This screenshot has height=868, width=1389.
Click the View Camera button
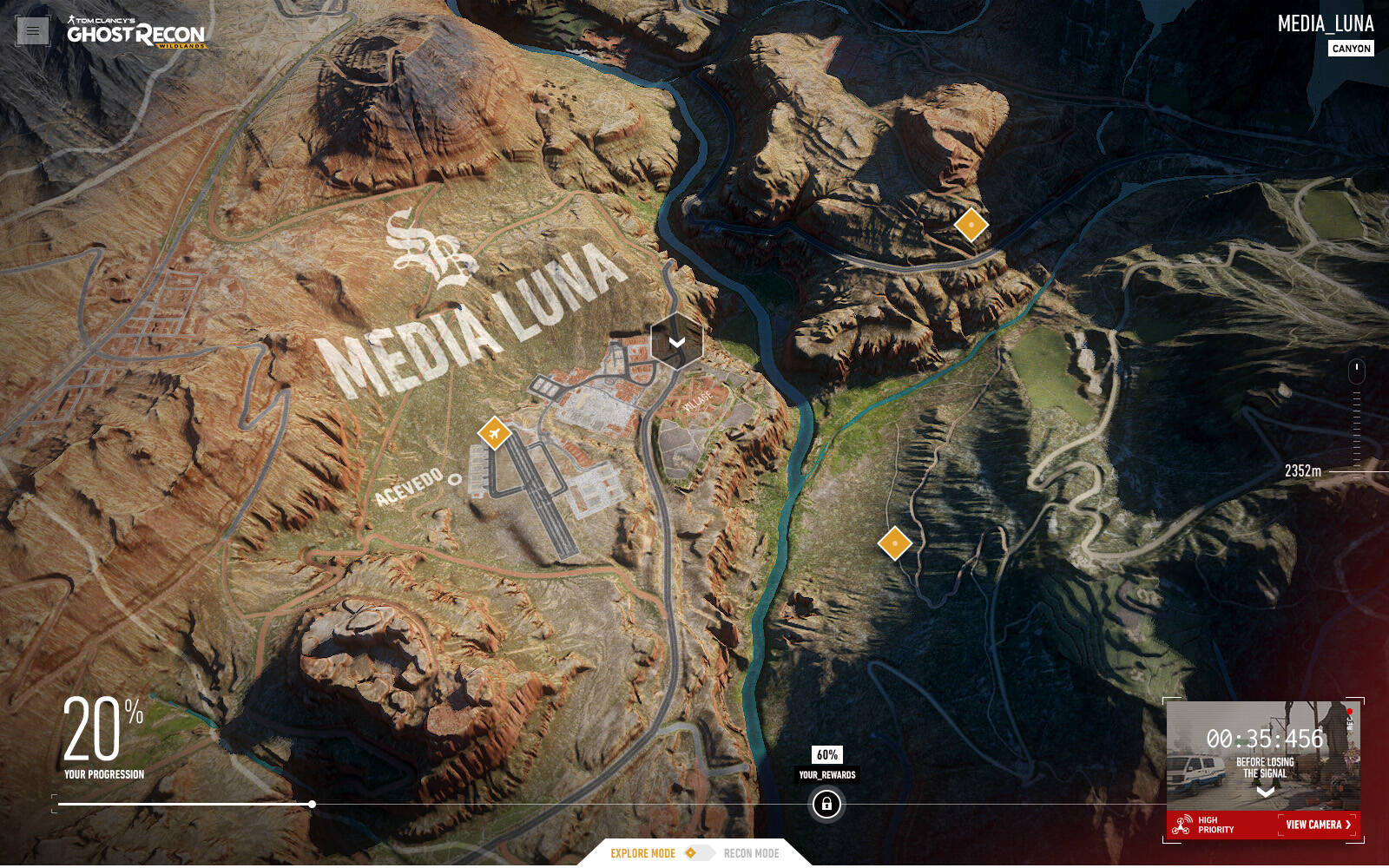[x=1318, y=825]
